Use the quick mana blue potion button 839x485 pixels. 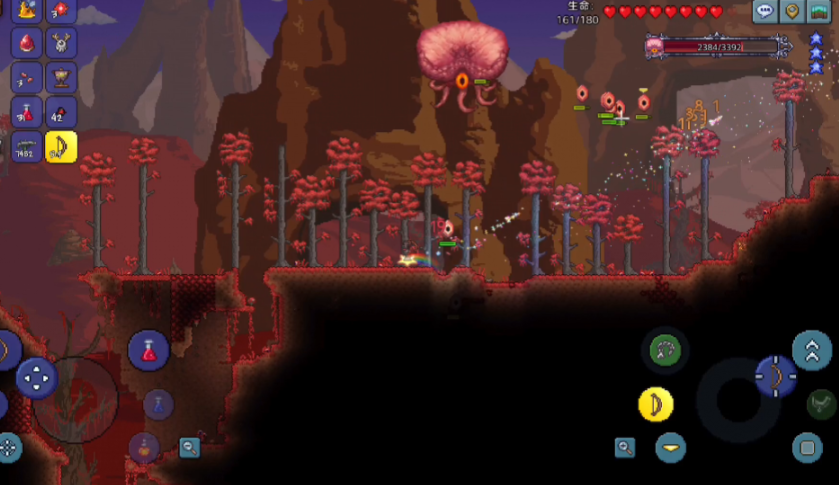(x=158, y=405)
